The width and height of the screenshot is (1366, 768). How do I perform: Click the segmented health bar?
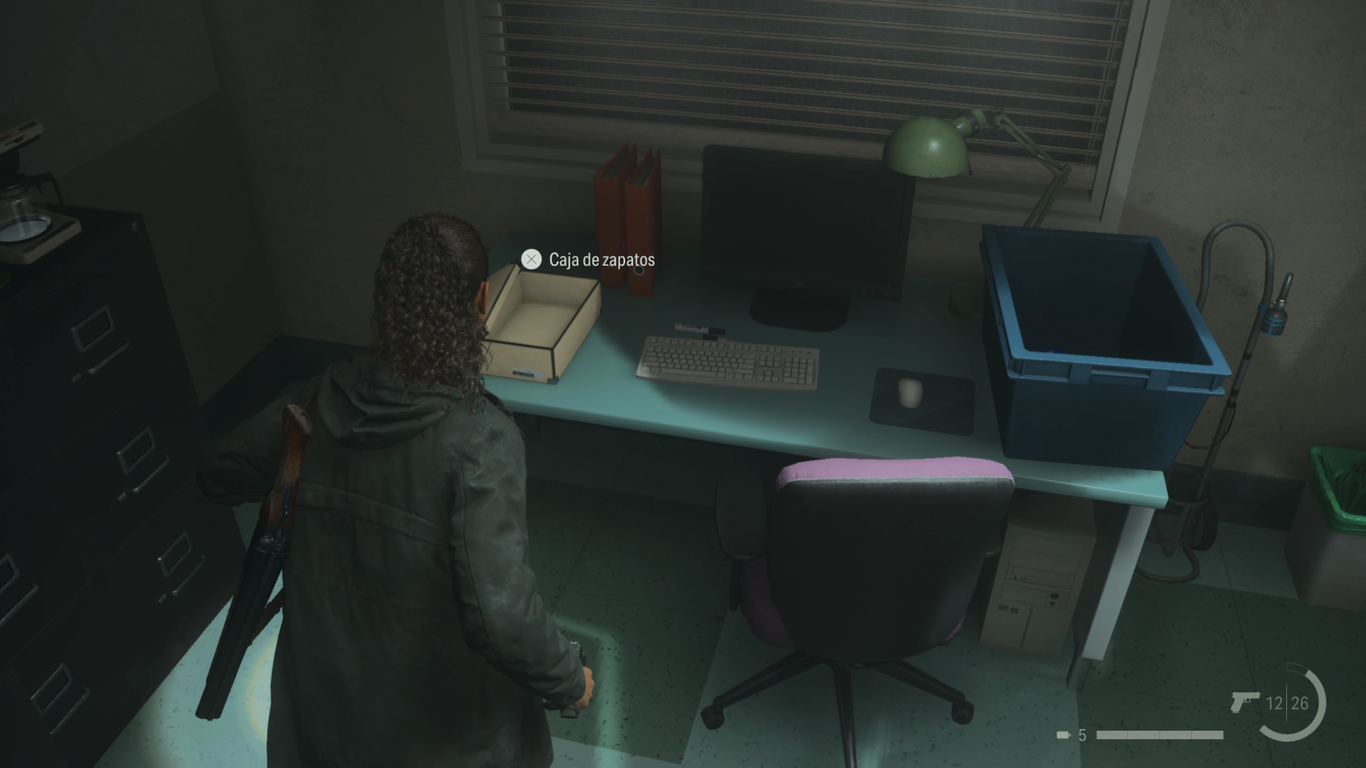pyautogui.click(x=1160, y=733)
